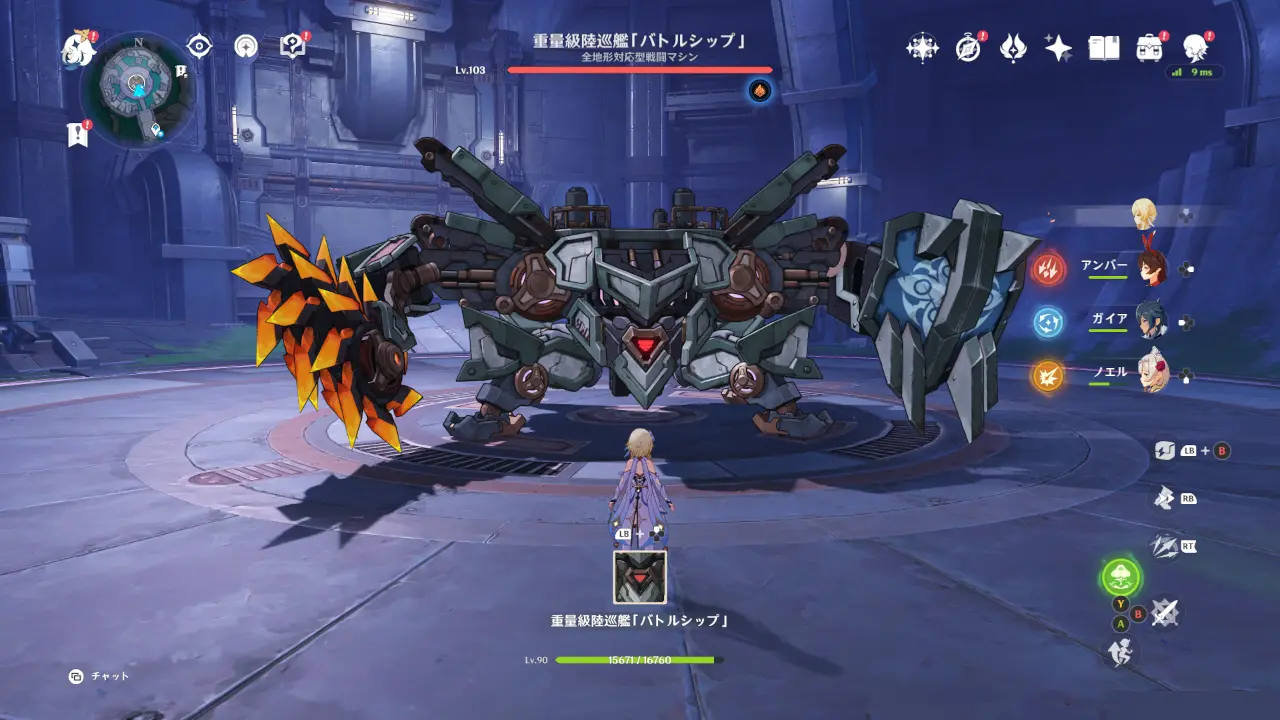The image size is (1280, 720).
Task: Open the character head profile icon
Action: (1194, 47)
